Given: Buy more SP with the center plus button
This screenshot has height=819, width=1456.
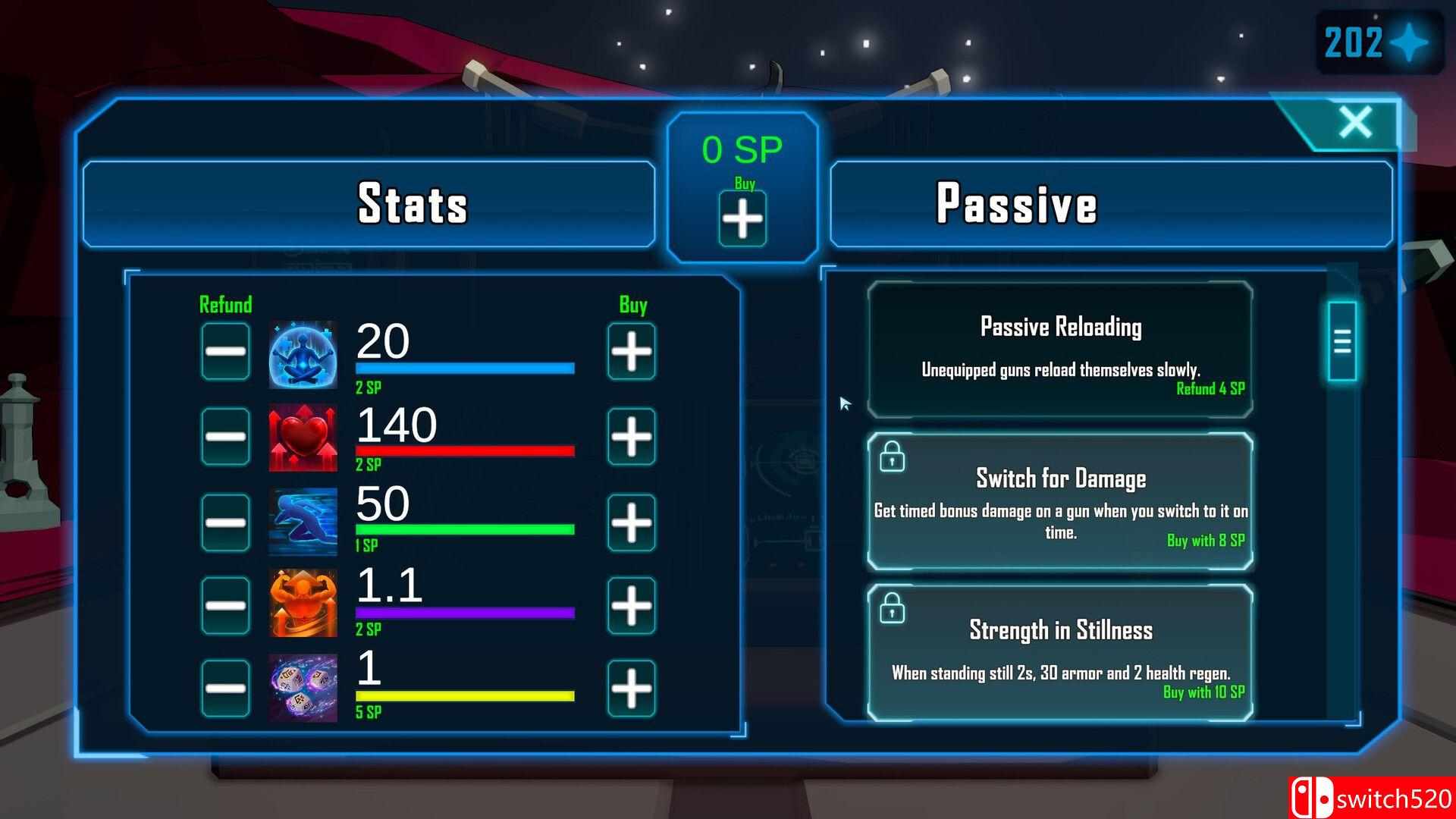Looking at the screenshot, I should point(742,219).
